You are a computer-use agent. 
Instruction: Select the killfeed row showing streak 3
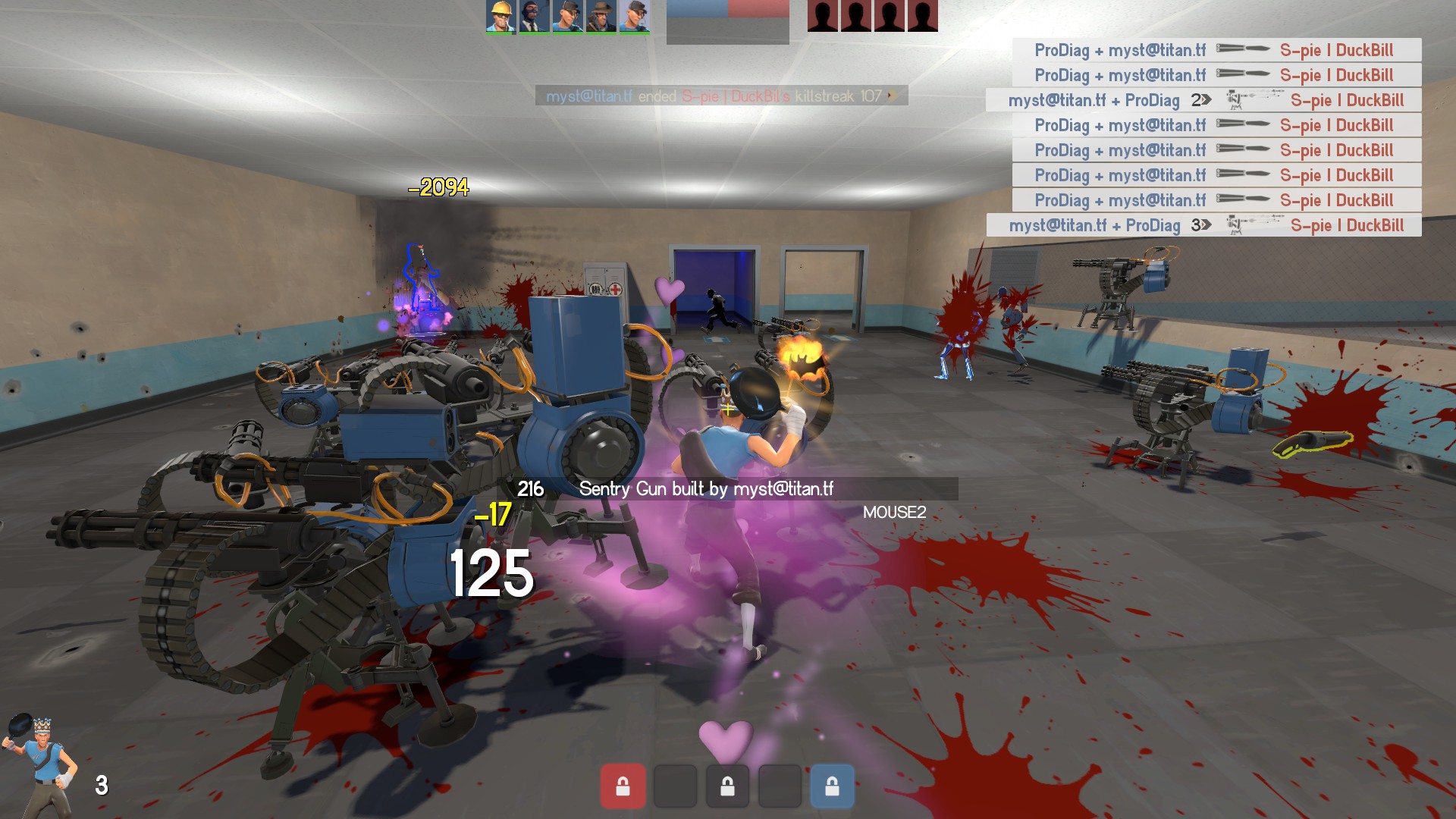pos(1203,225)
